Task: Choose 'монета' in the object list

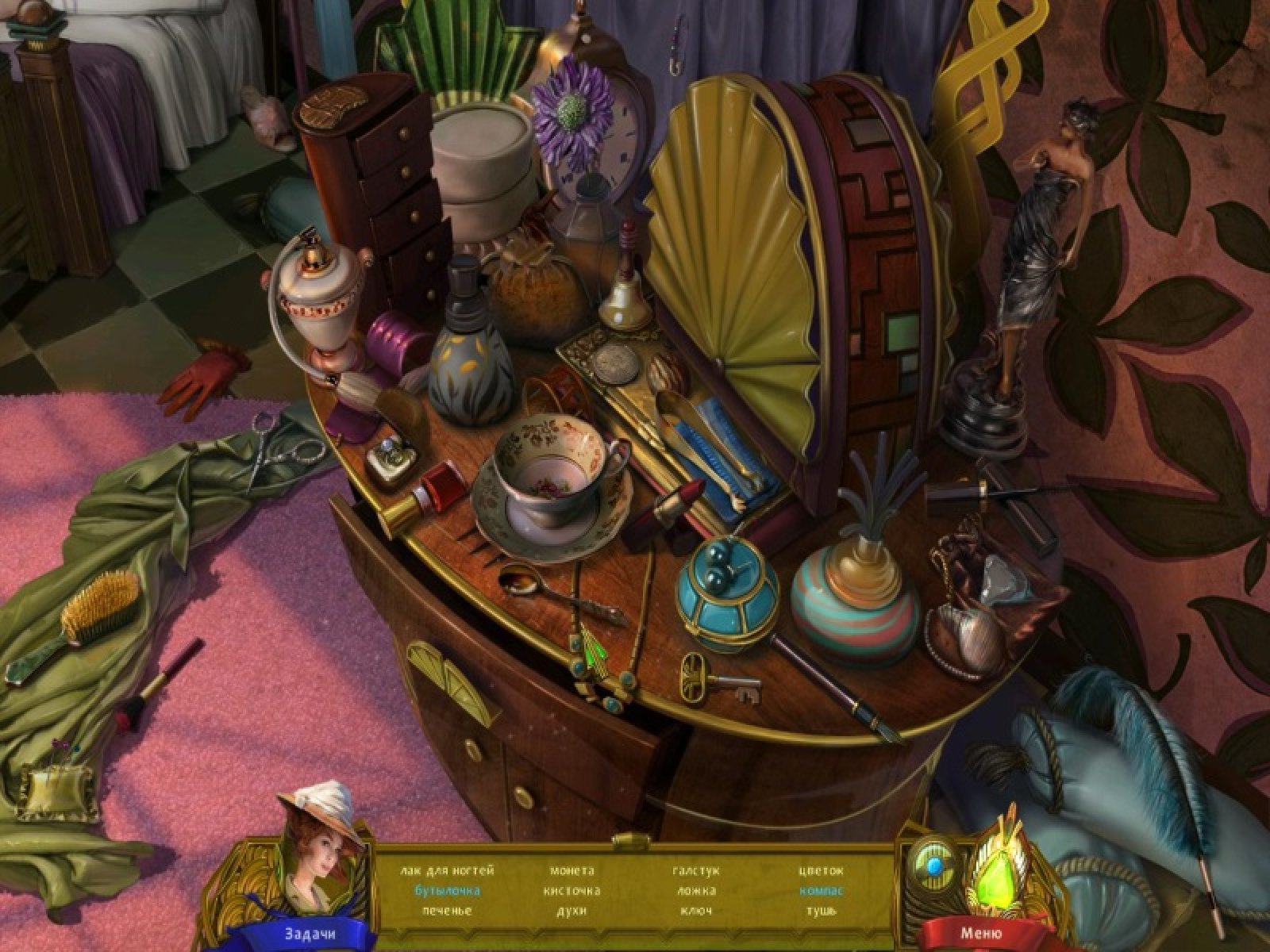Action: pyautogui.click(x=571, y=870)
